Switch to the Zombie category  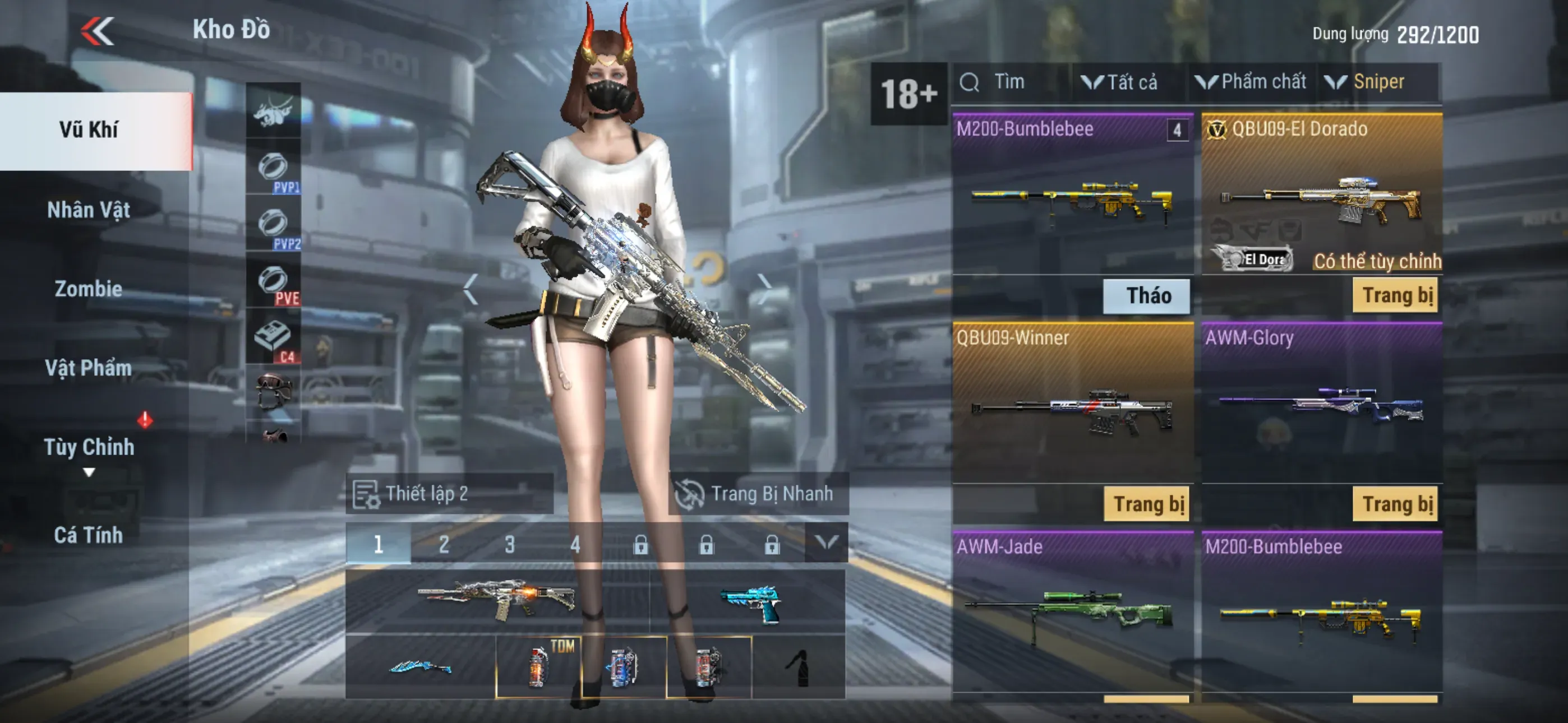pyautogui.click(x=89, y=289)
